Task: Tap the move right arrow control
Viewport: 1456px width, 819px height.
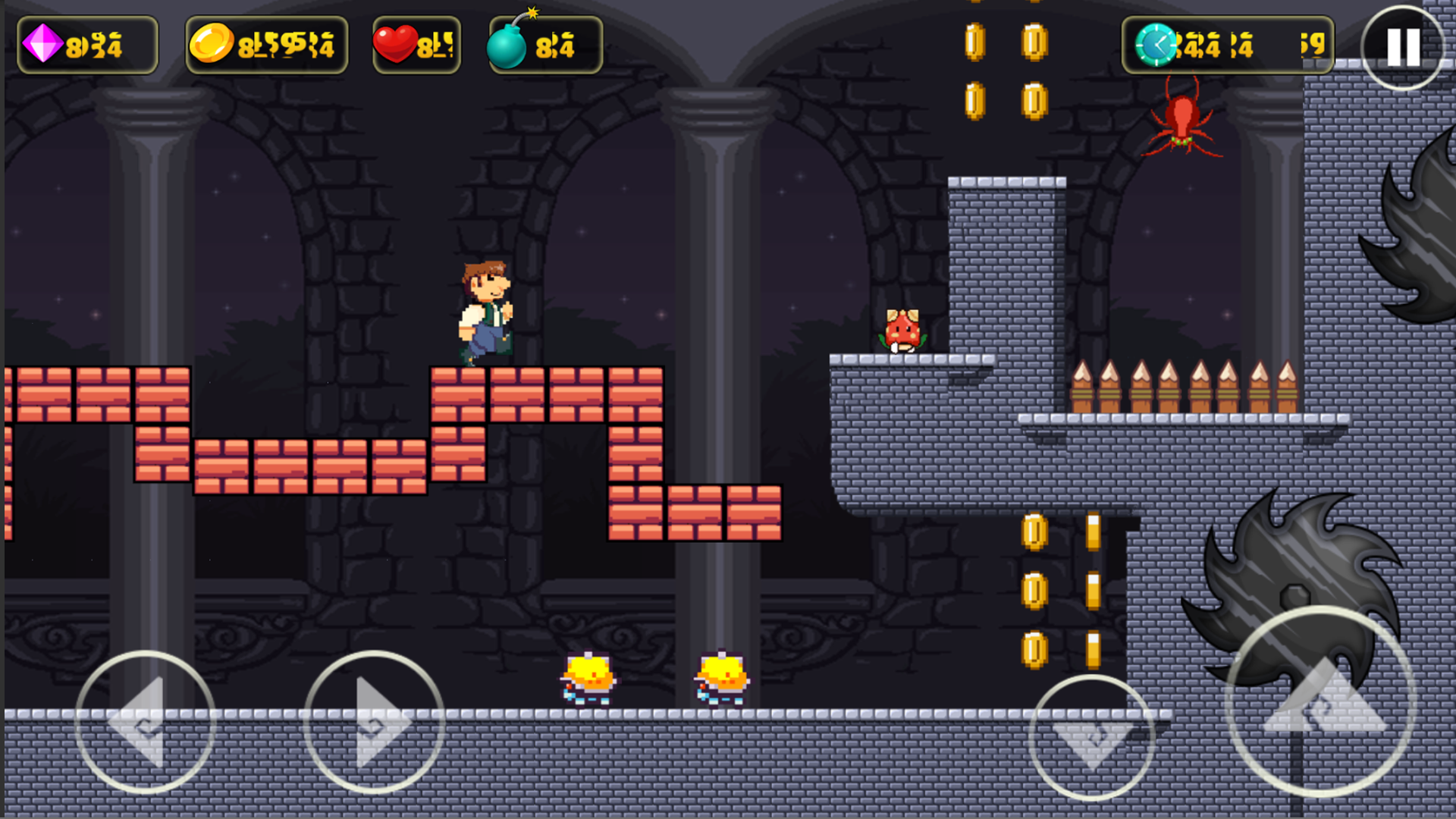Action: (x=373, y=722)
